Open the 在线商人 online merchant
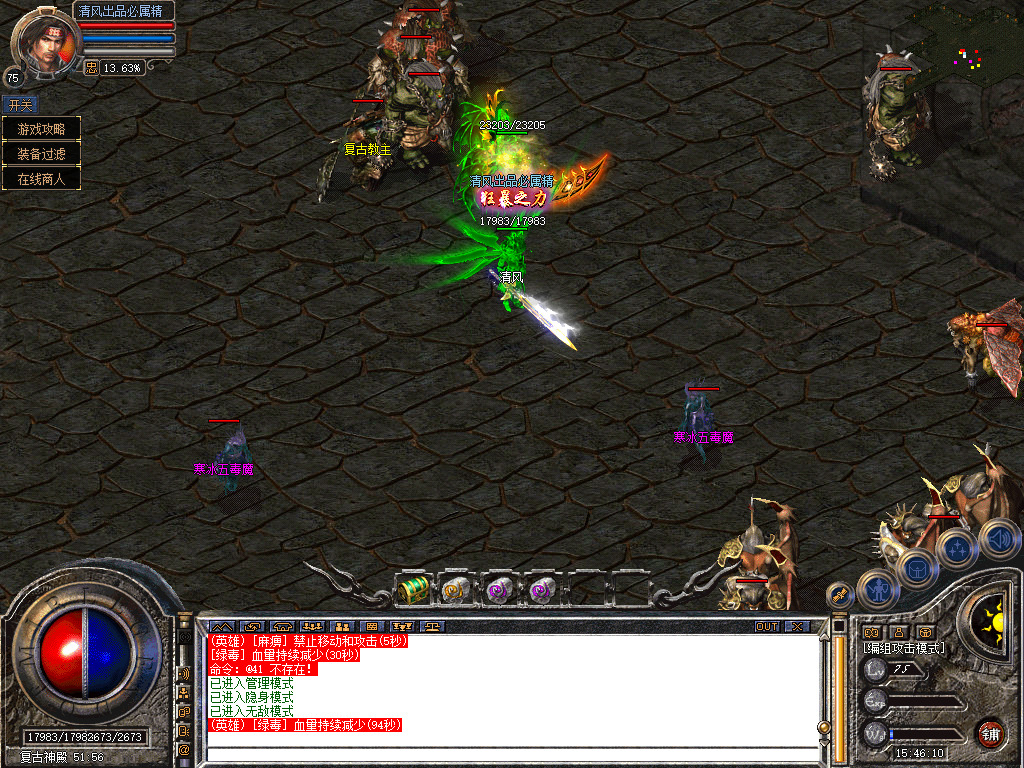This screenshot has width=1024, height=768. (41, 179)
